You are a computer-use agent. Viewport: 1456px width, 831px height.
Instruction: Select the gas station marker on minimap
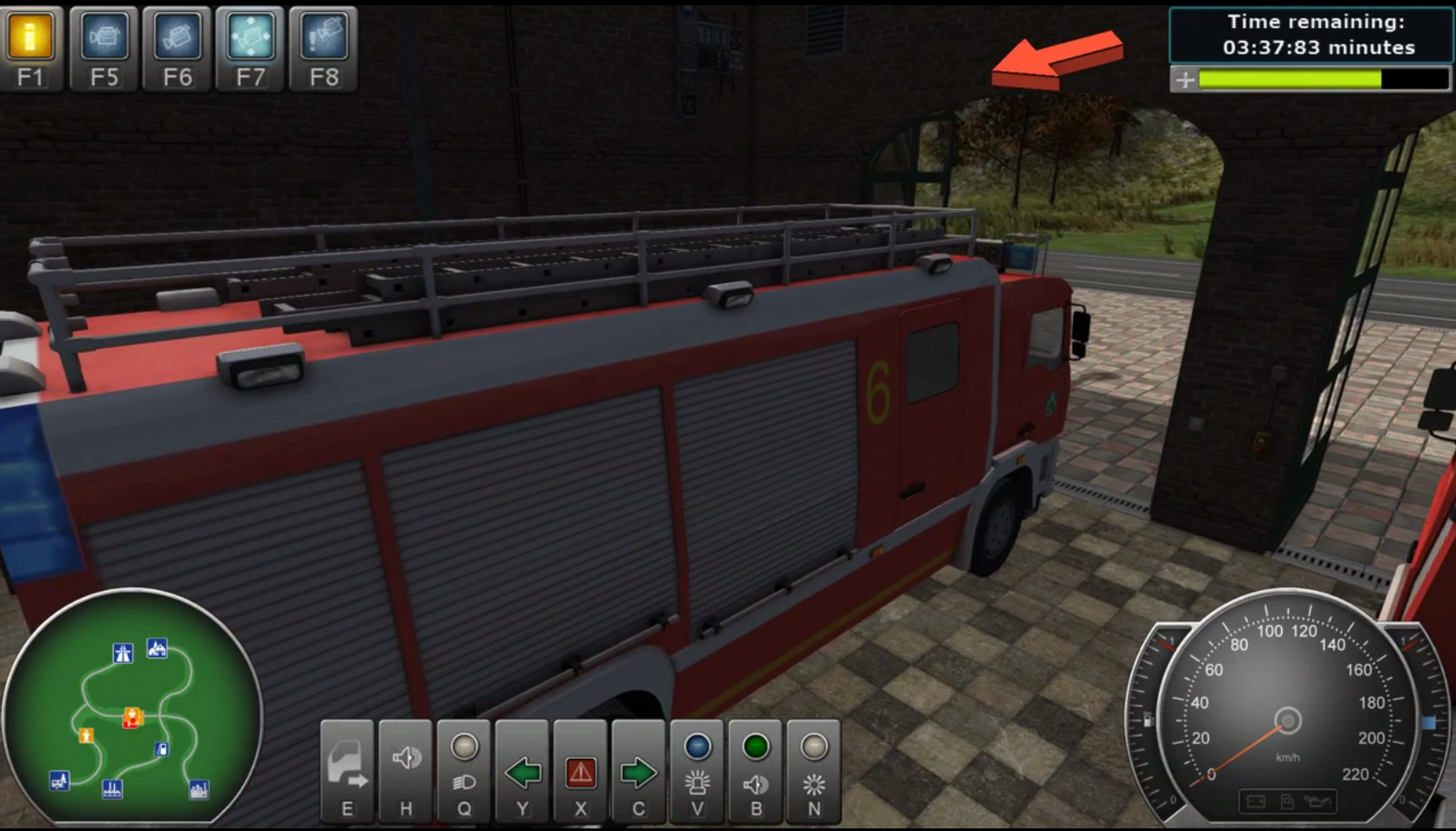coord(162,748)
